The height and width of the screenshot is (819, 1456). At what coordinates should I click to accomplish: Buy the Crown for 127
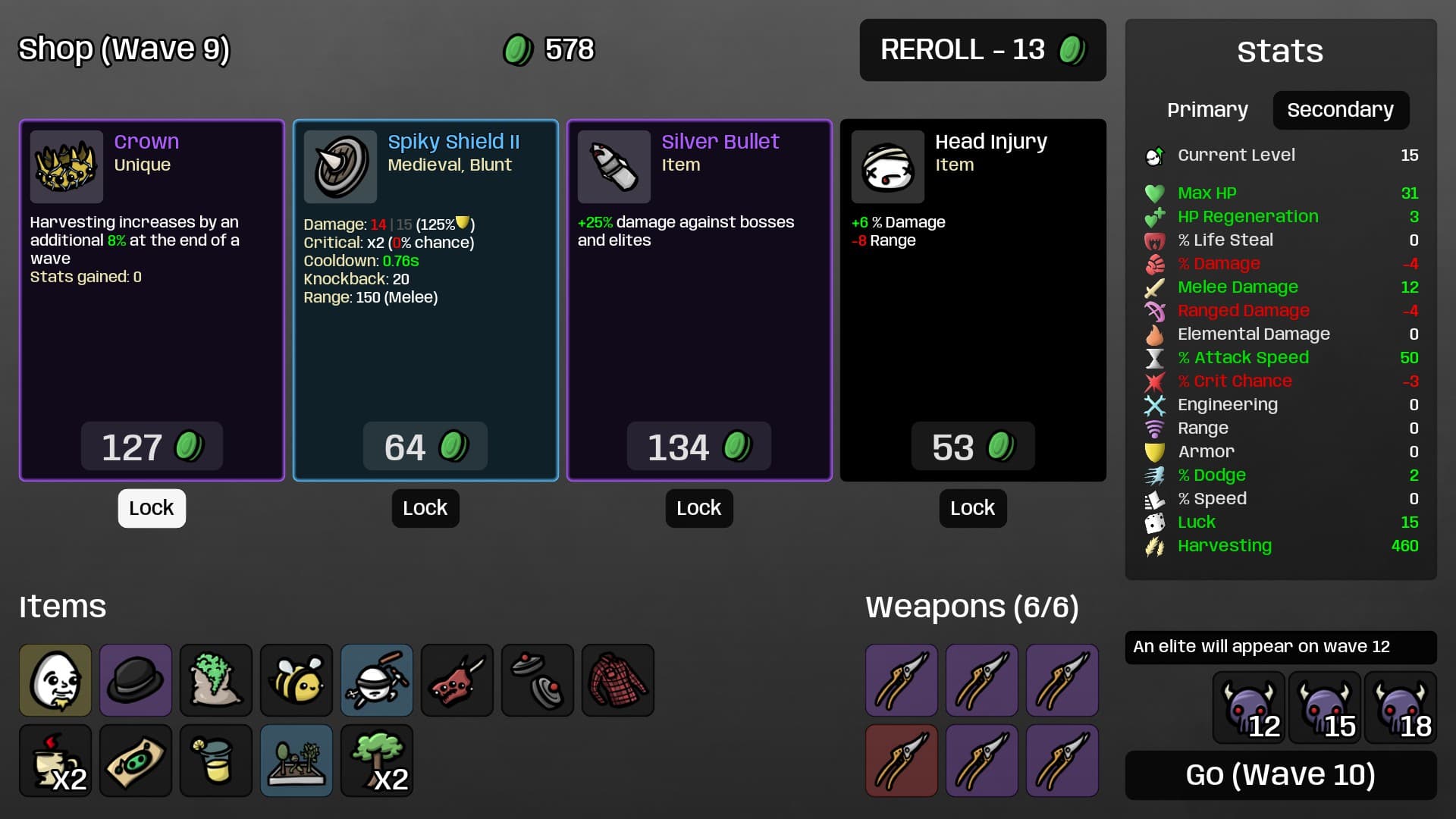point(152,447)
